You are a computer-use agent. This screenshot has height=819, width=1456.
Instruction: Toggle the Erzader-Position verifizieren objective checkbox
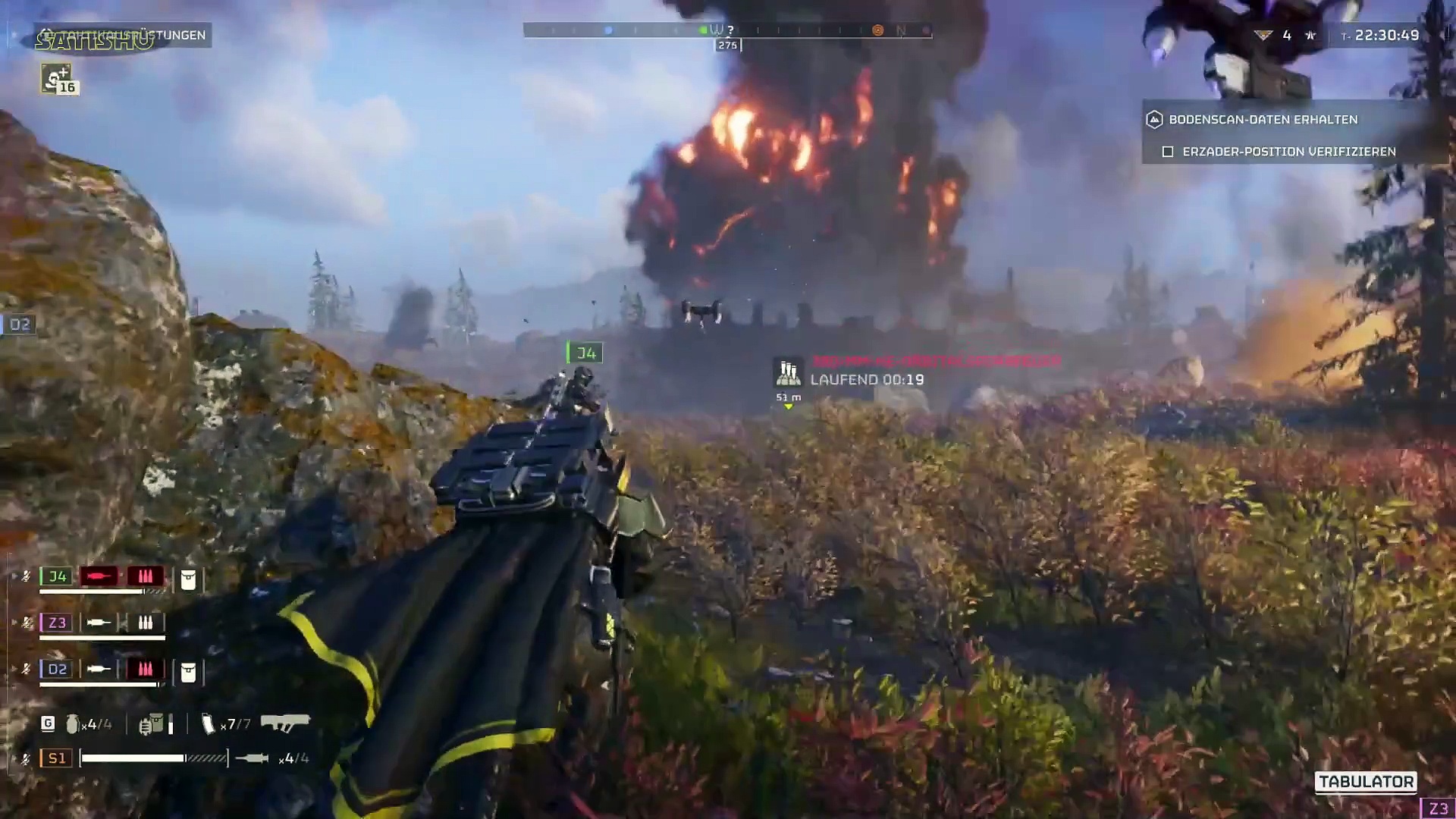tap(1168, 152)
